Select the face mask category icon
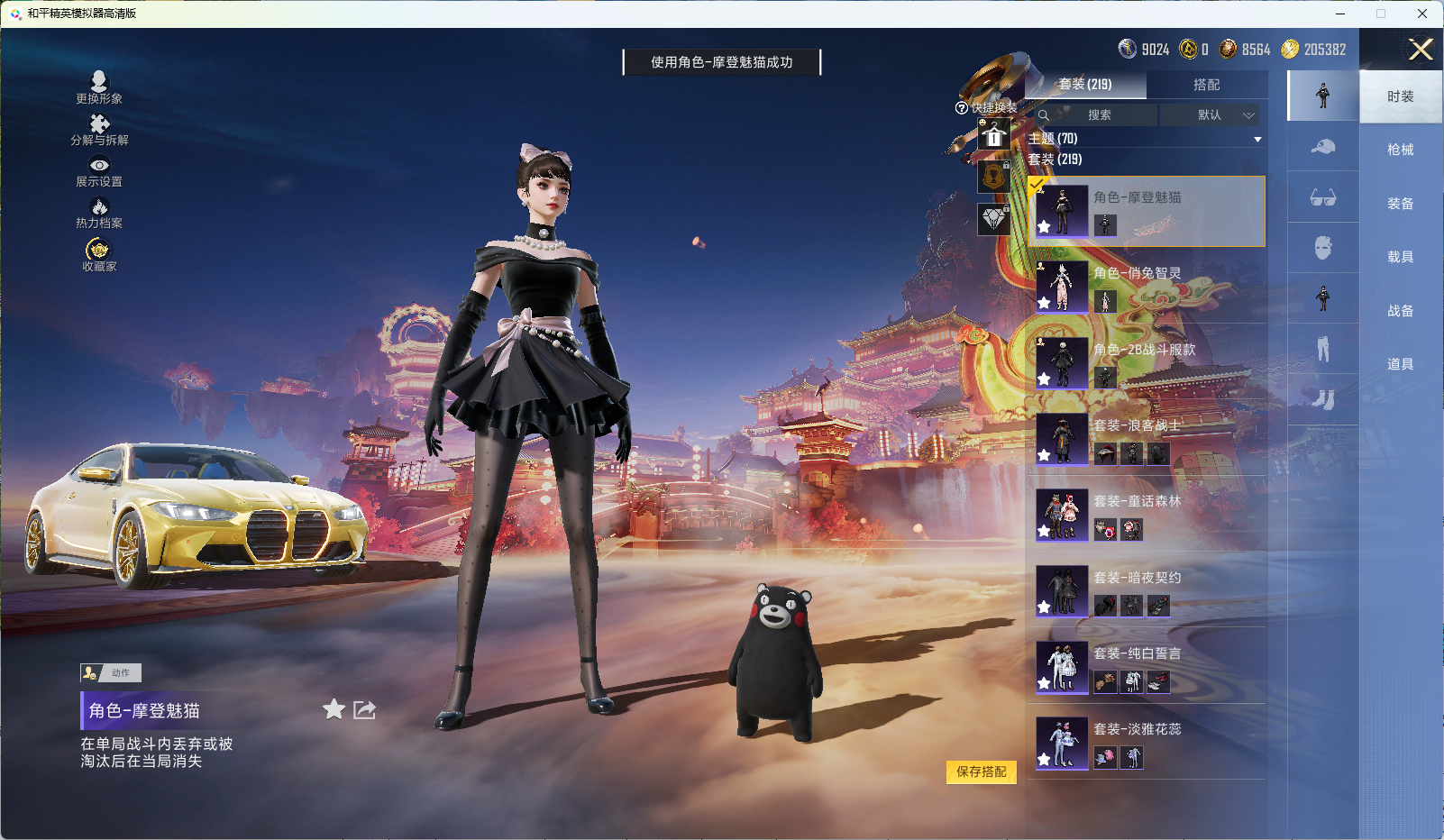The height and width of the screenshot is (840, 1444). pyautogui.click(x=1322, y=248)
